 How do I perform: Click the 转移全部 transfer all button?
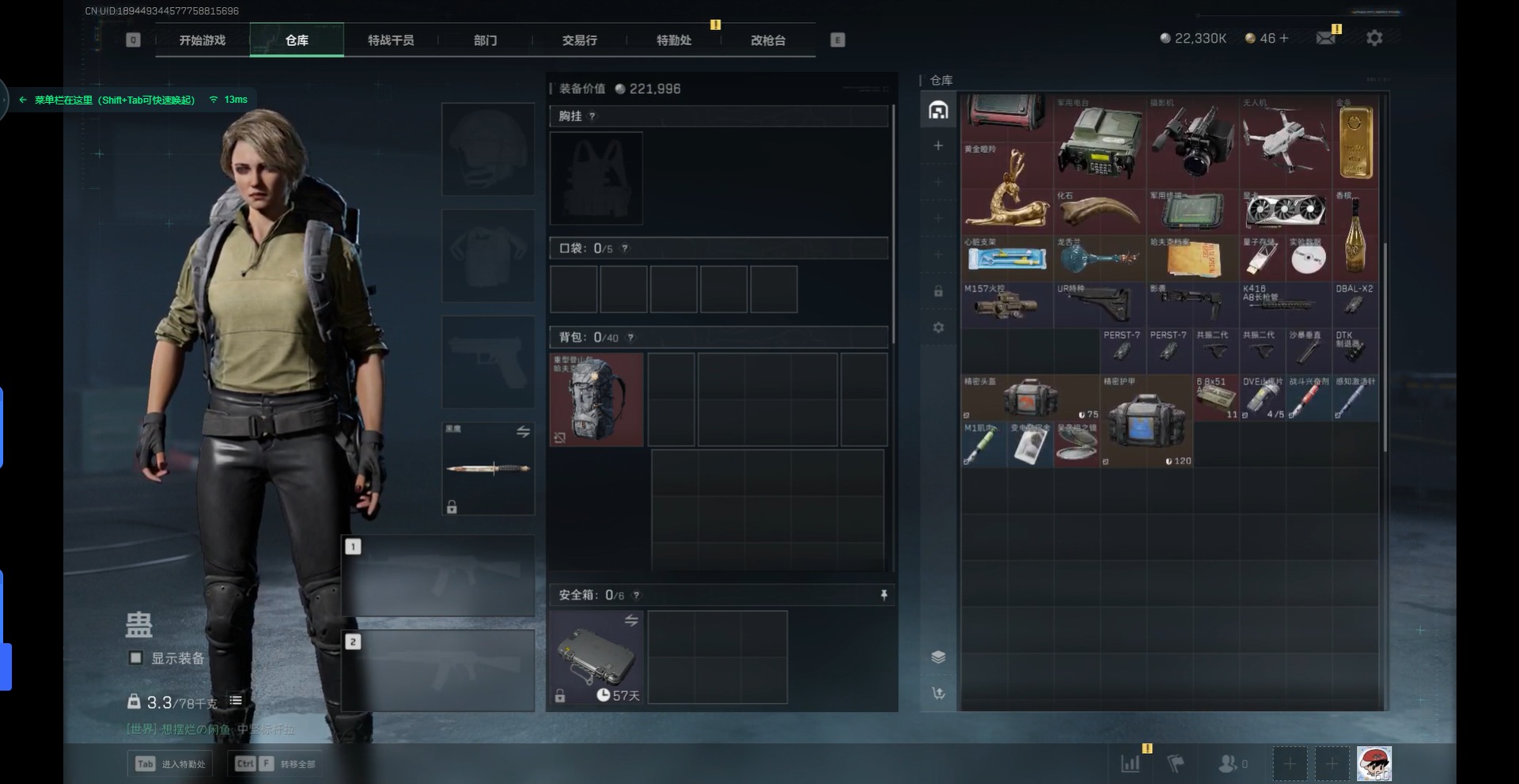tap(276, 763)
